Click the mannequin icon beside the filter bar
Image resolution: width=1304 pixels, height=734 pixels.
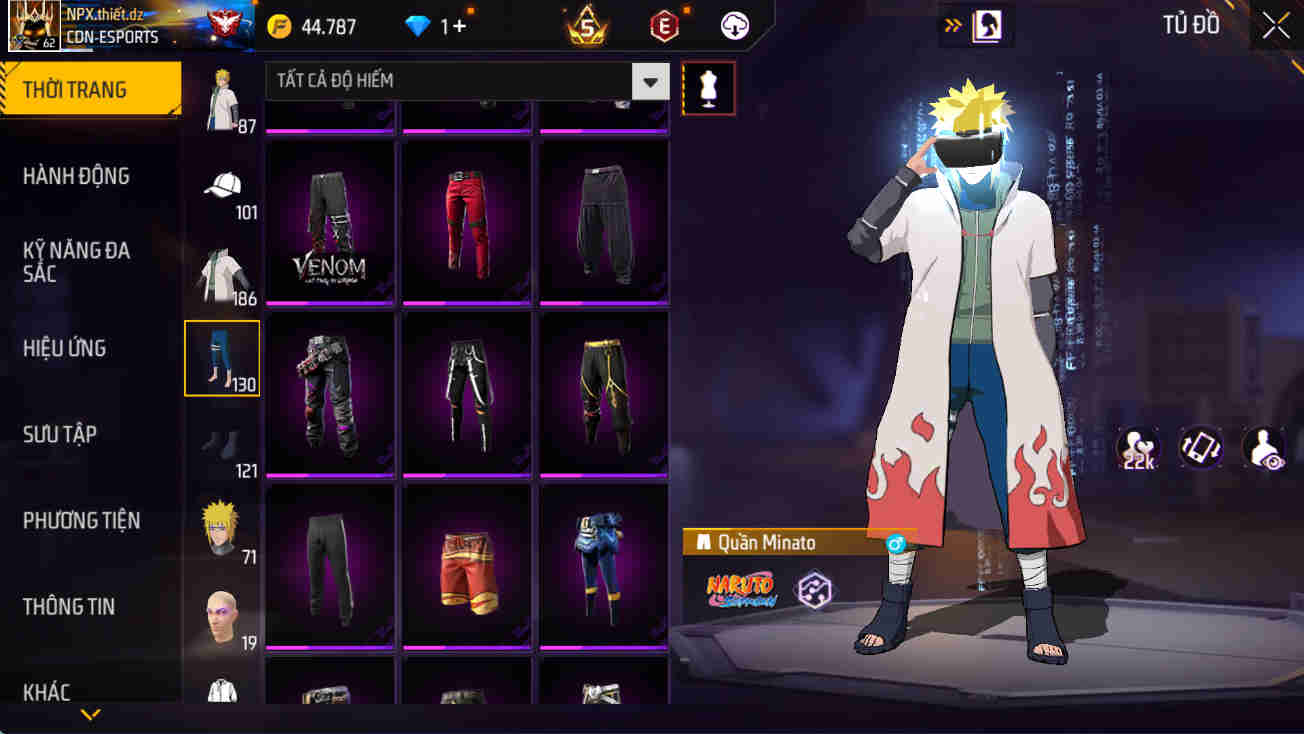(x=708, y=88)
